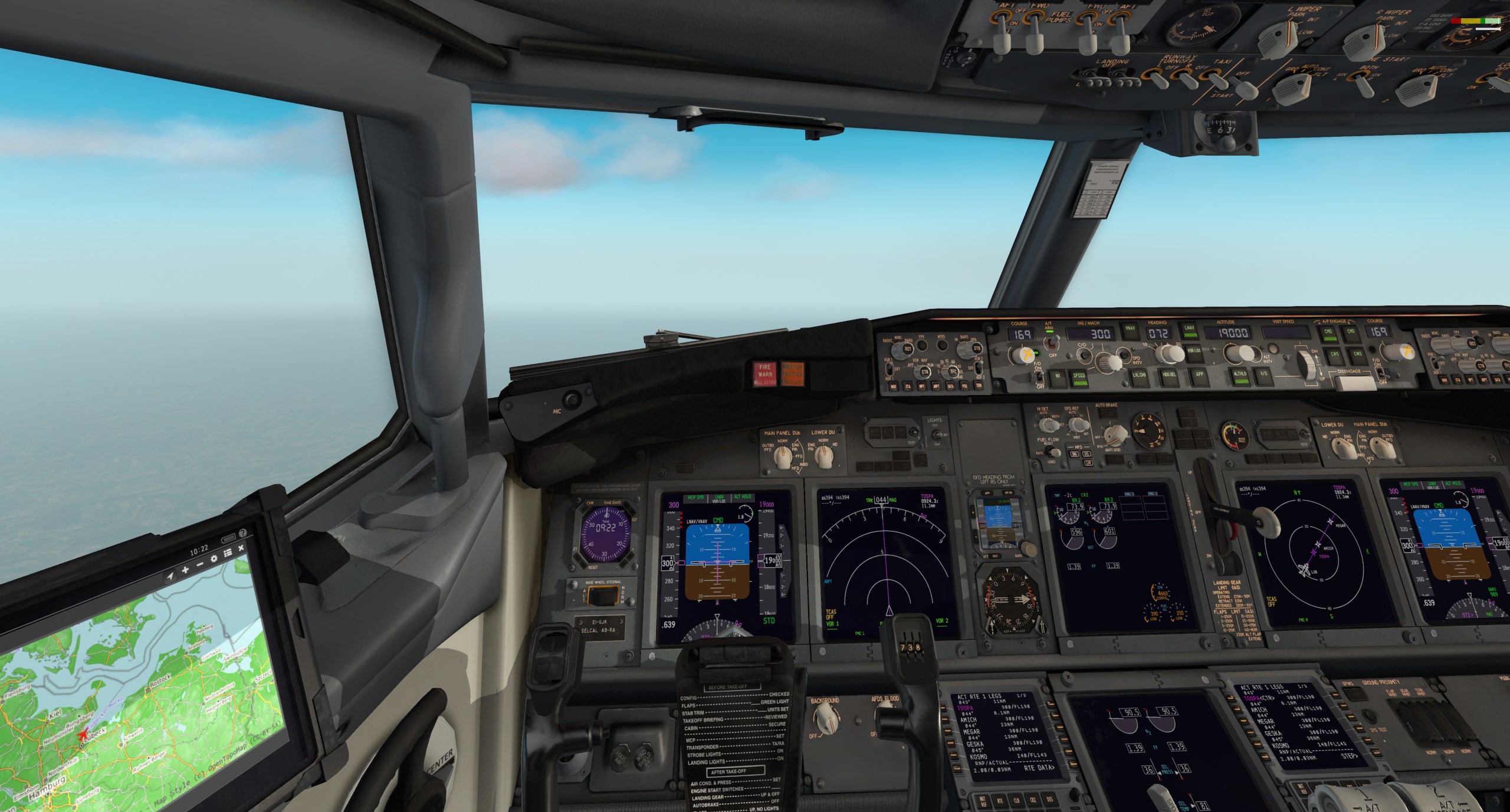Open the DES page on the left FMC
Screen dimensions: 1510x812
1050,800
